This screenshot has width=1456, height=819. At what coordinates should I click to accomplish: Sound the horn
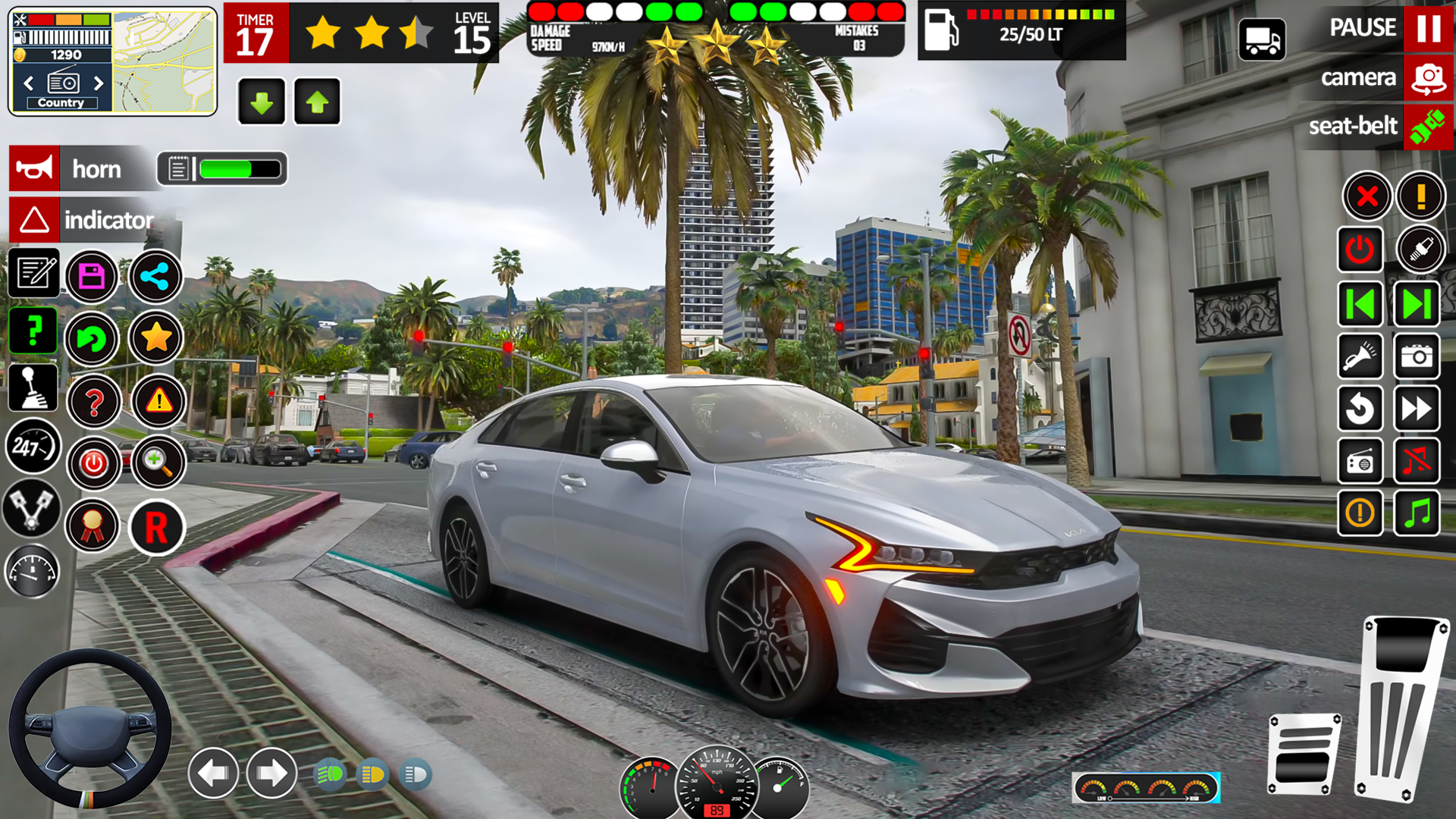tap(35, 168)
